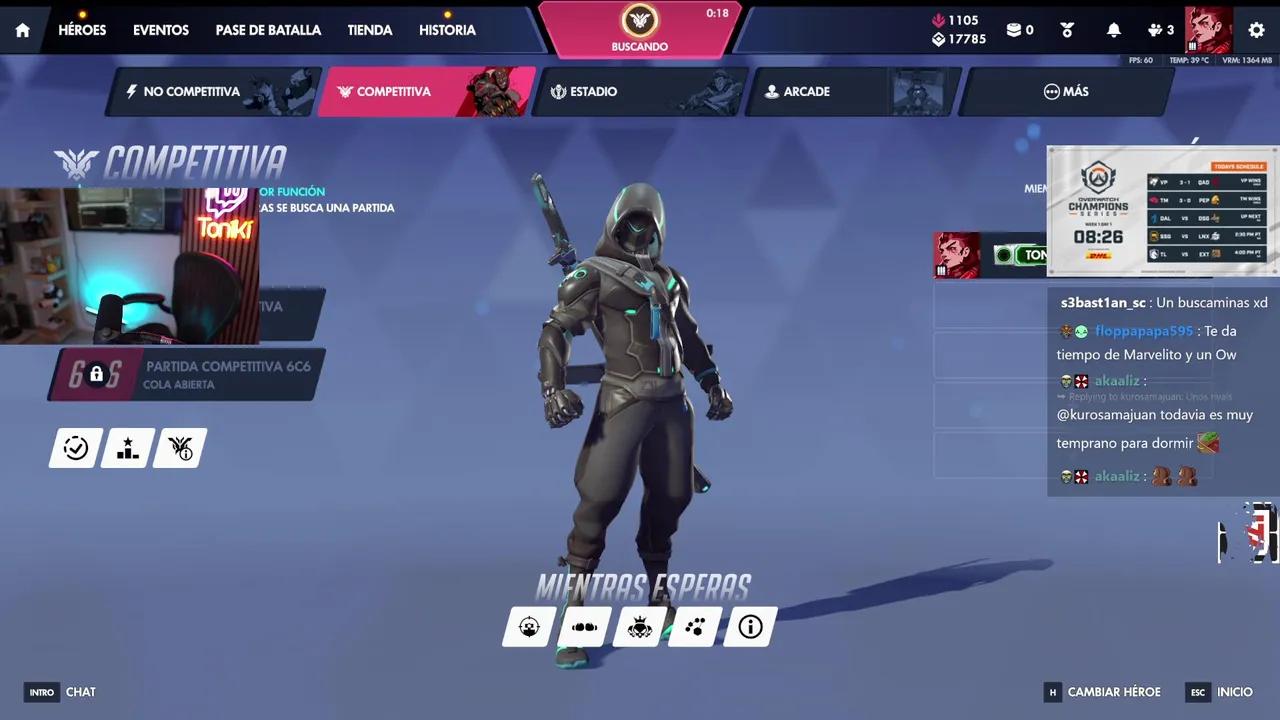Select the mystery heroes crown icon

coord(639,627)
